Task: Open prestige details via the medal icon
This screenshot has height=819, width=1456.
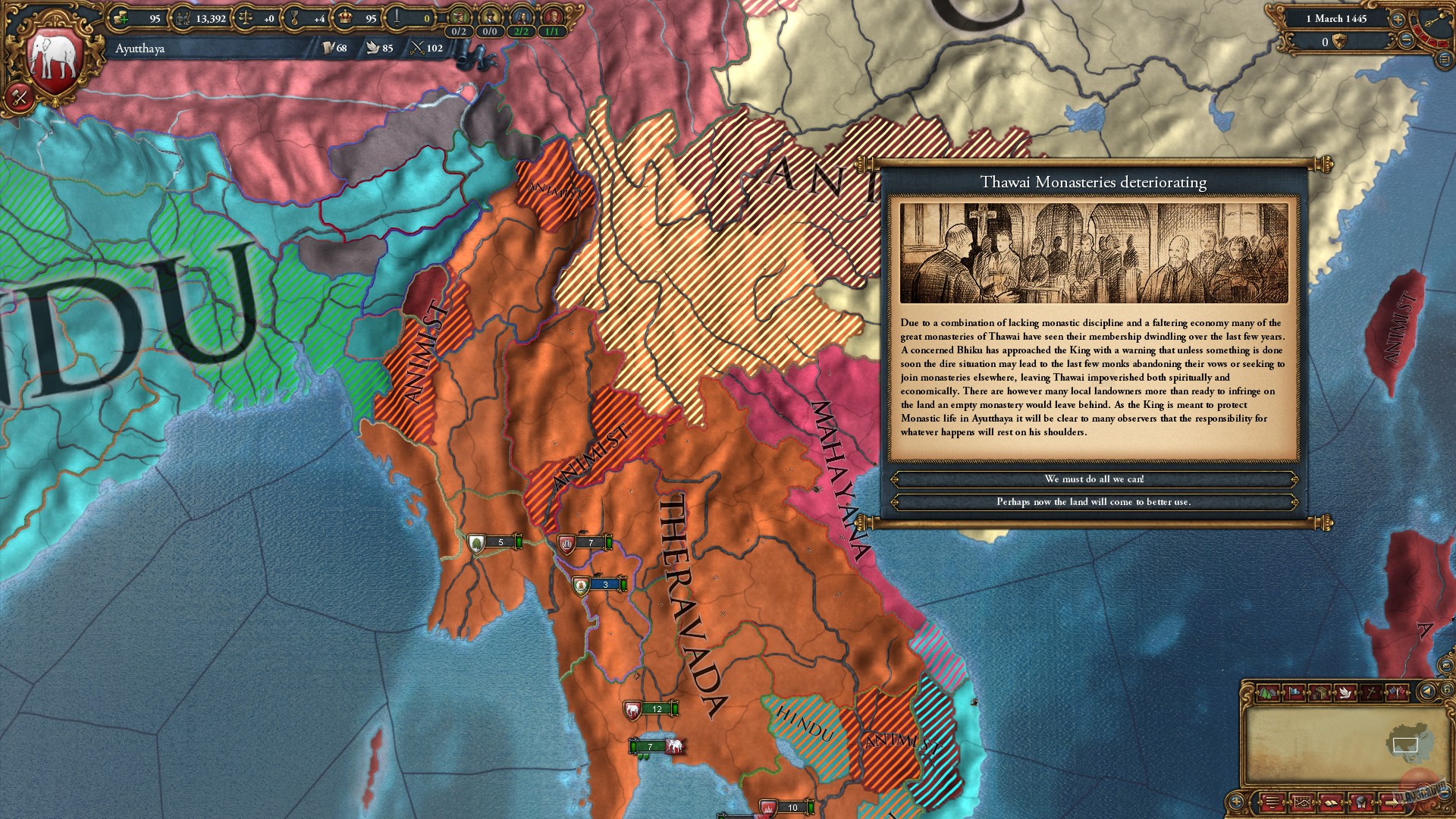Action: click(296, 18)
